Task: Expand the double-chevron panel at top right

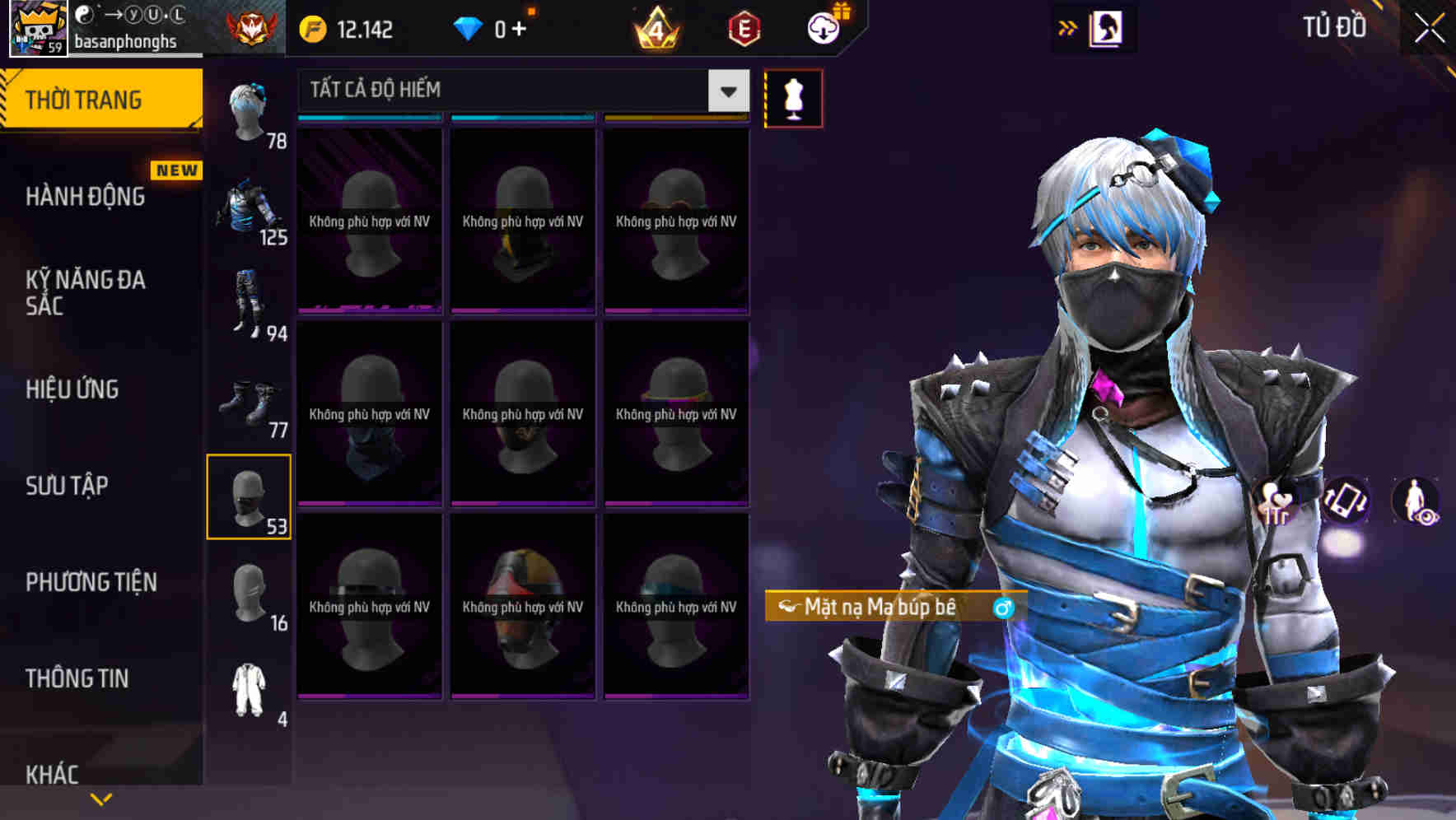Action: click(1066, 27)
